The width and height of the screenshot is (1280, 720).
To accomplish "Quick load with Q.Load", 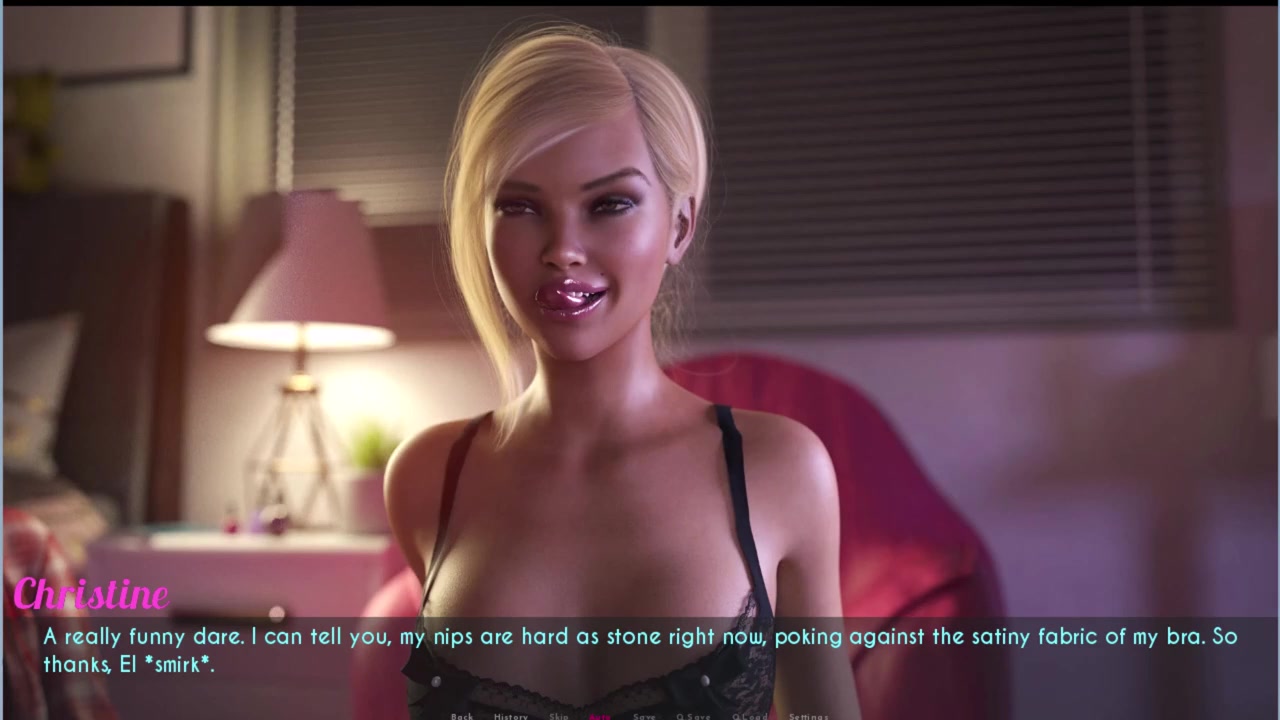I will tap(749, 716).
